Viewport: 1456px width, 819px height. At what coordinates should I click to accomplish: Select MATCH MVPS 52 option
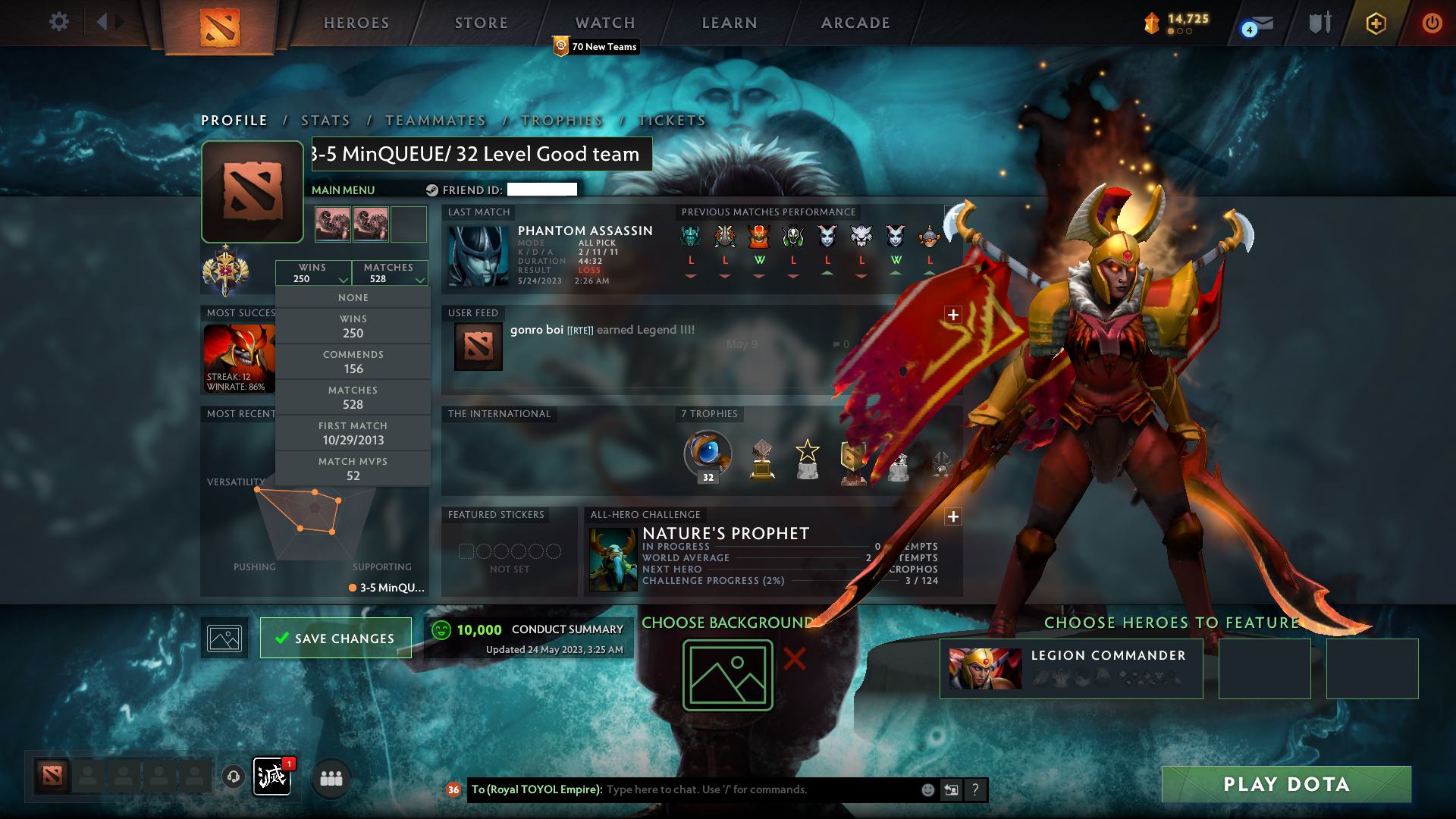coord(353,469)
